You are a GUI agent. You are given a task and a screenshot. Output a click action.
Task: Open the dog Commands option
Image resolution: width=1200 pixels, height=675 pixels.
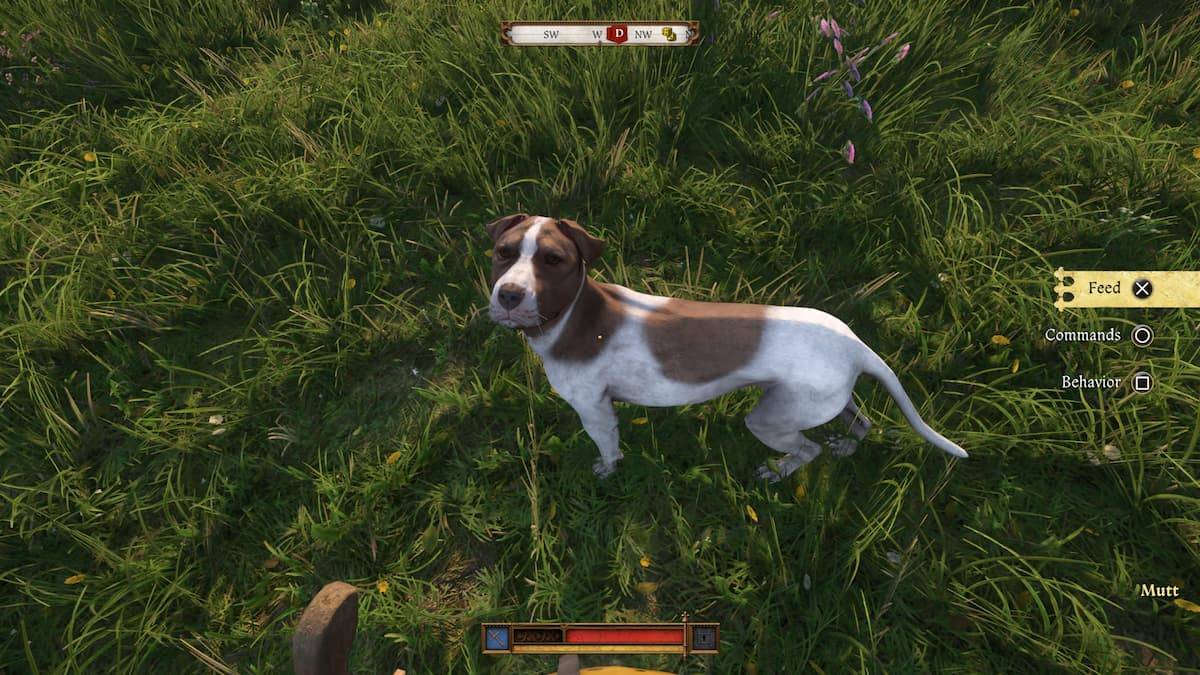tap(1097, 336)
